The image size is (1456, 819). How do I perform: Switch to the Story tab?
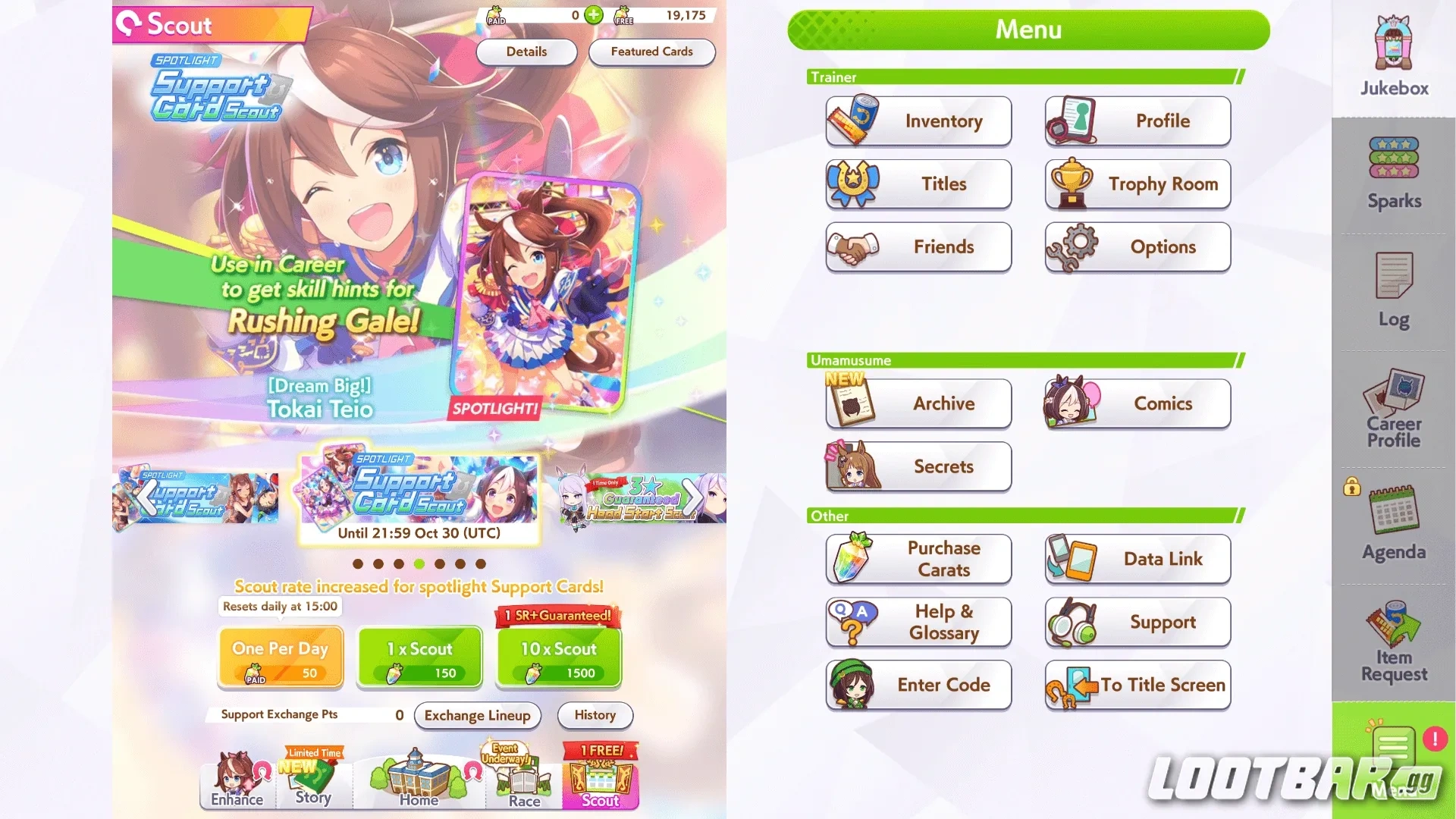313,785
